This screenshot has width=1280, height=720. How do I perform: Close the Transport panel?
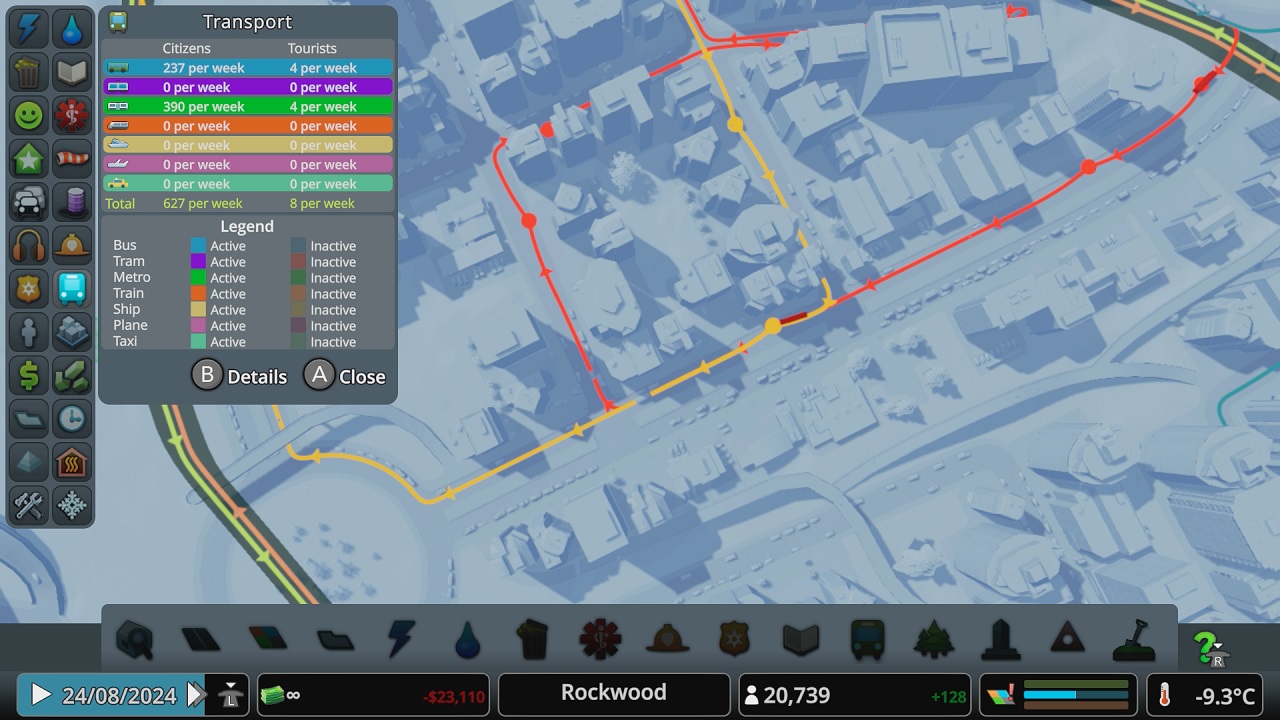[x=345, y=375]
